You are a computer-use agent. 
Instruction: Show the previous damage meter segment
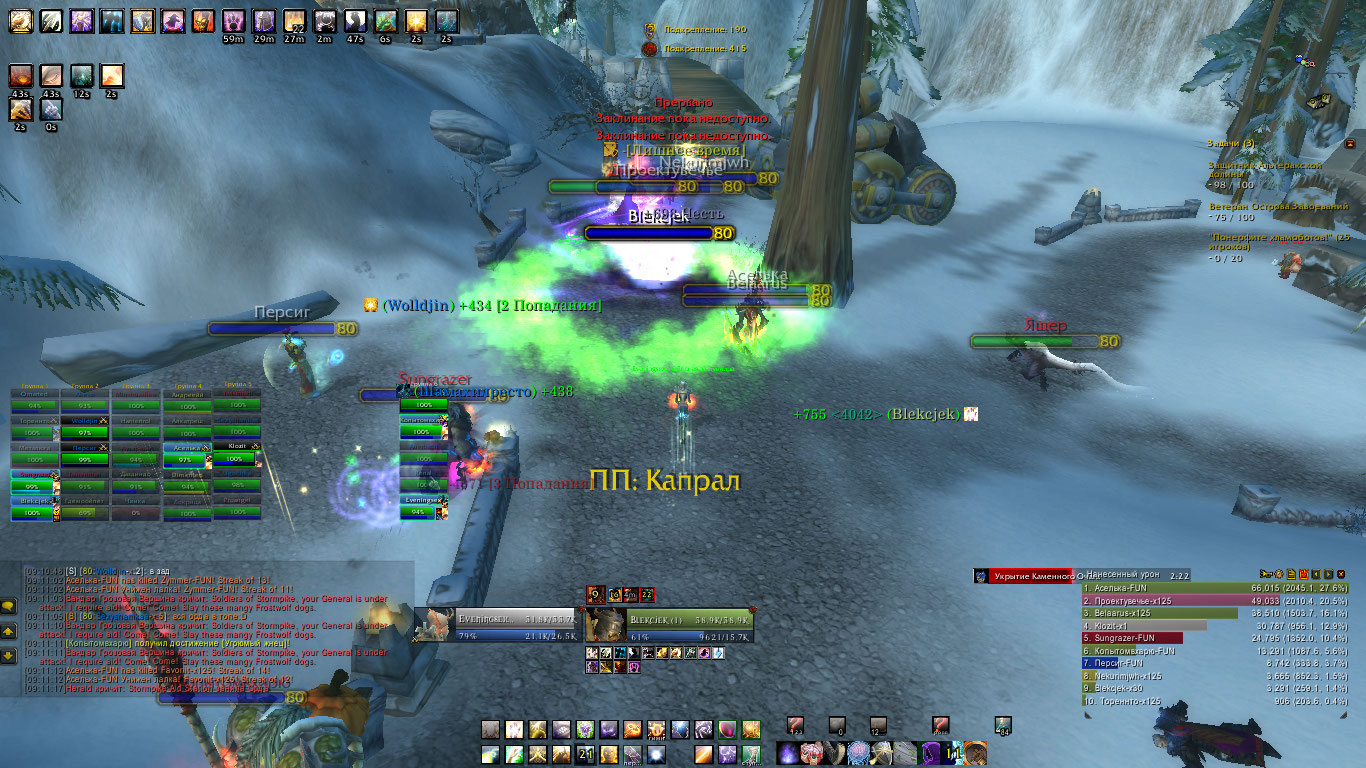[1316, 574]
